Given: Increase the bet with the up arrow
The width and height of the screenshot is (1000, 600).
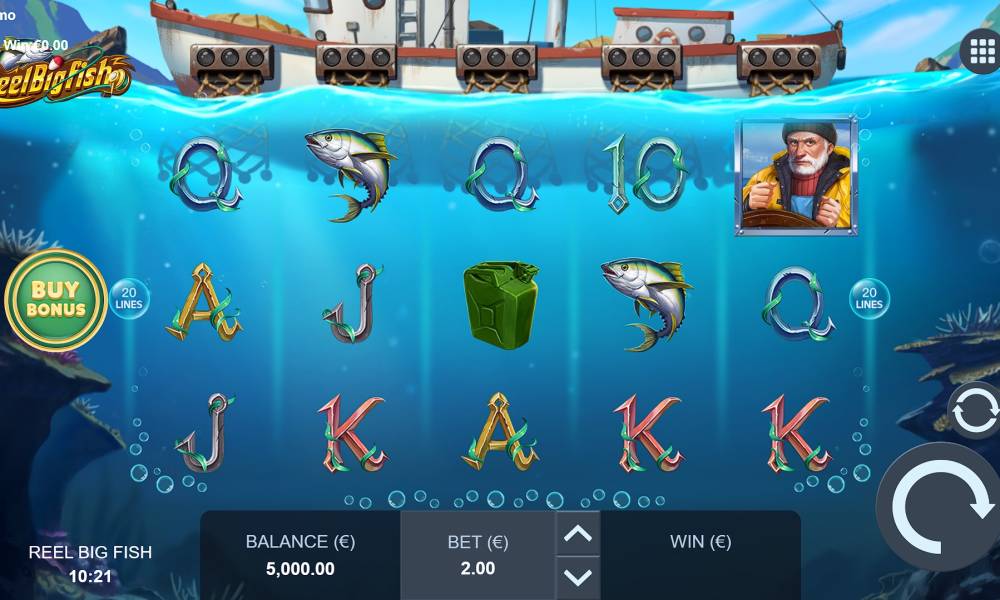Looking at the screenshot, I should pyautogui.click(x=578, y=534).
